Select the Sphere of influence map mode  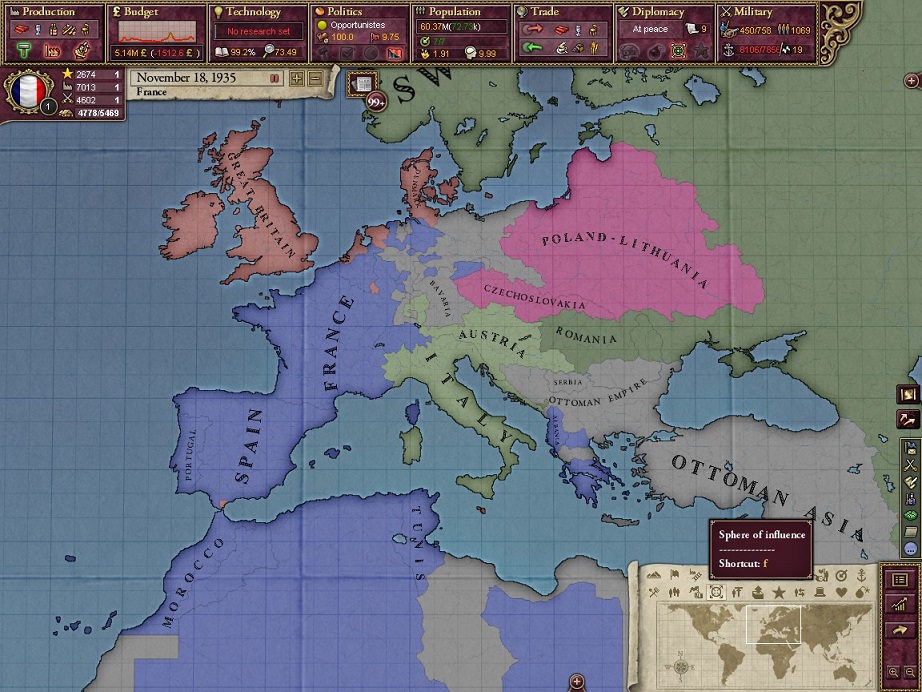tap(716, 593)
